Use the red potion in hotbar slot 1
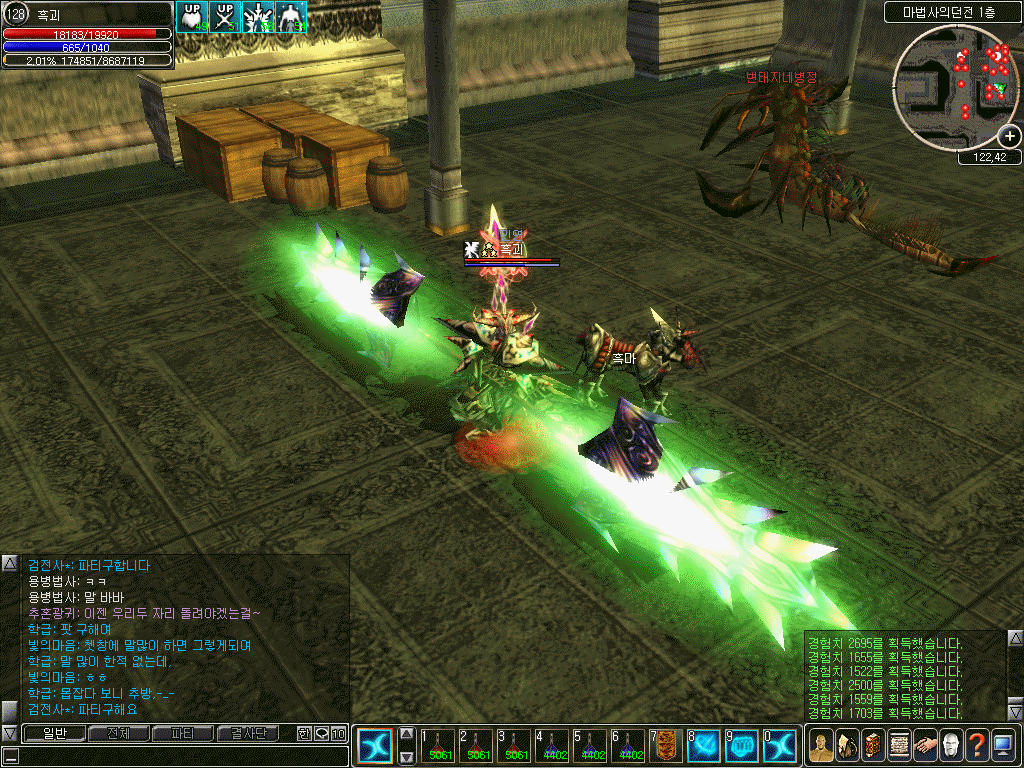Screen dimensions: 1024x768 (438, 745)
